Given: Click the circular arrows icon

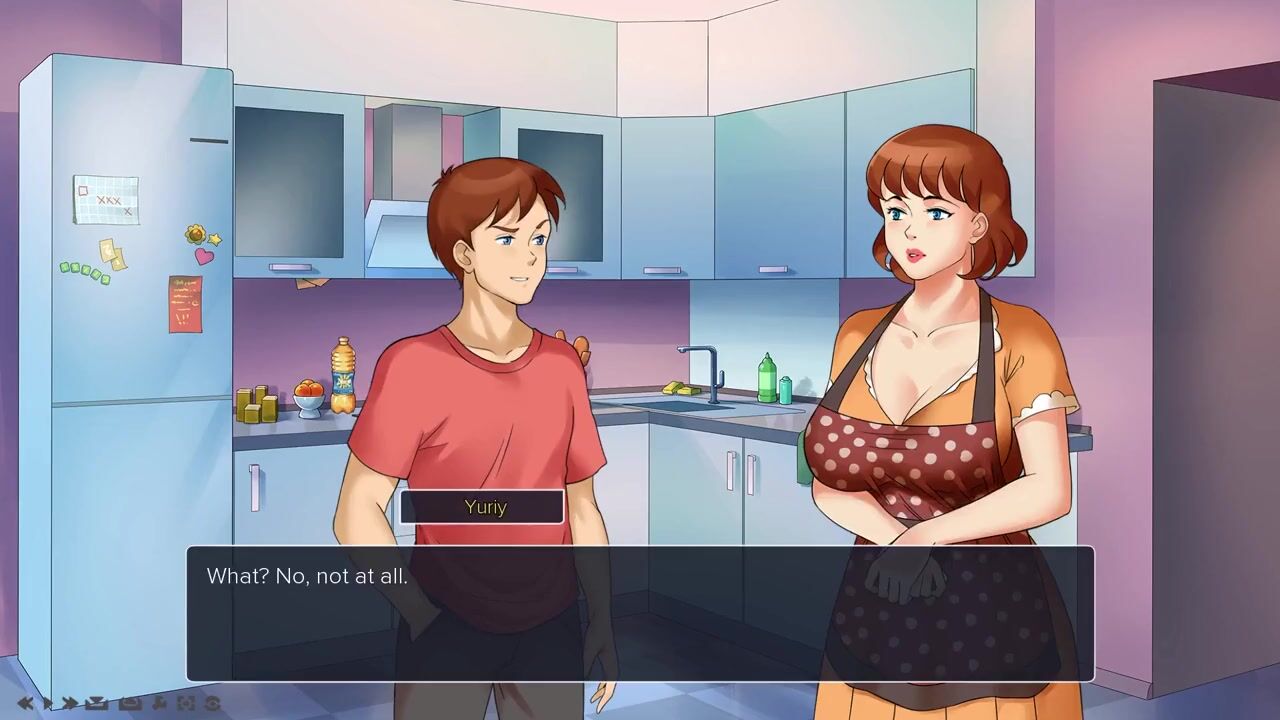Looking at the screenshot, I should pyautogui.click(x=212, y=703).
